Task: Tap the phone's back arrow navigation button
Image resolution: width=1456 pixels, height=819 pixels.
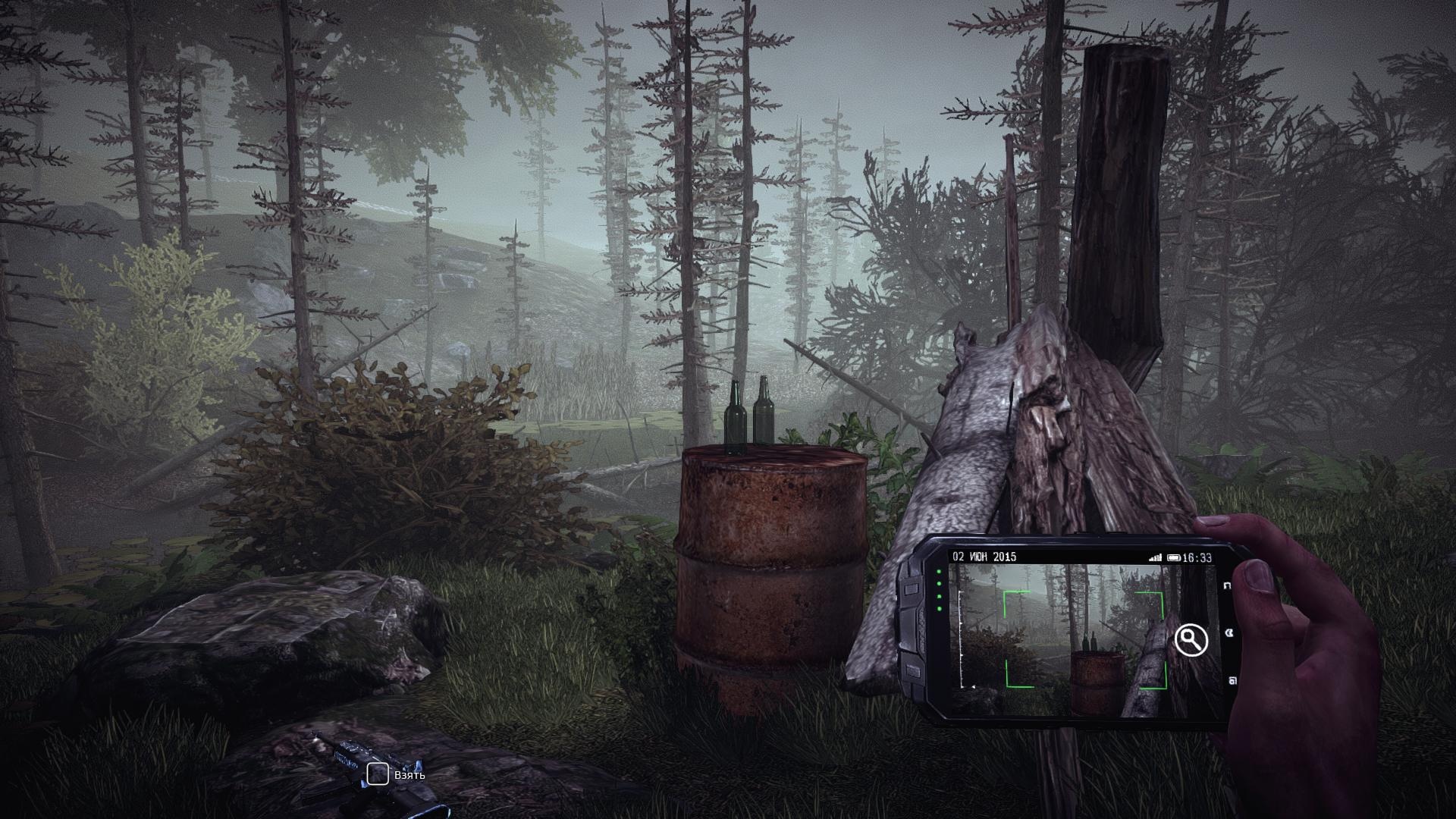Action: click(1228, 585)
